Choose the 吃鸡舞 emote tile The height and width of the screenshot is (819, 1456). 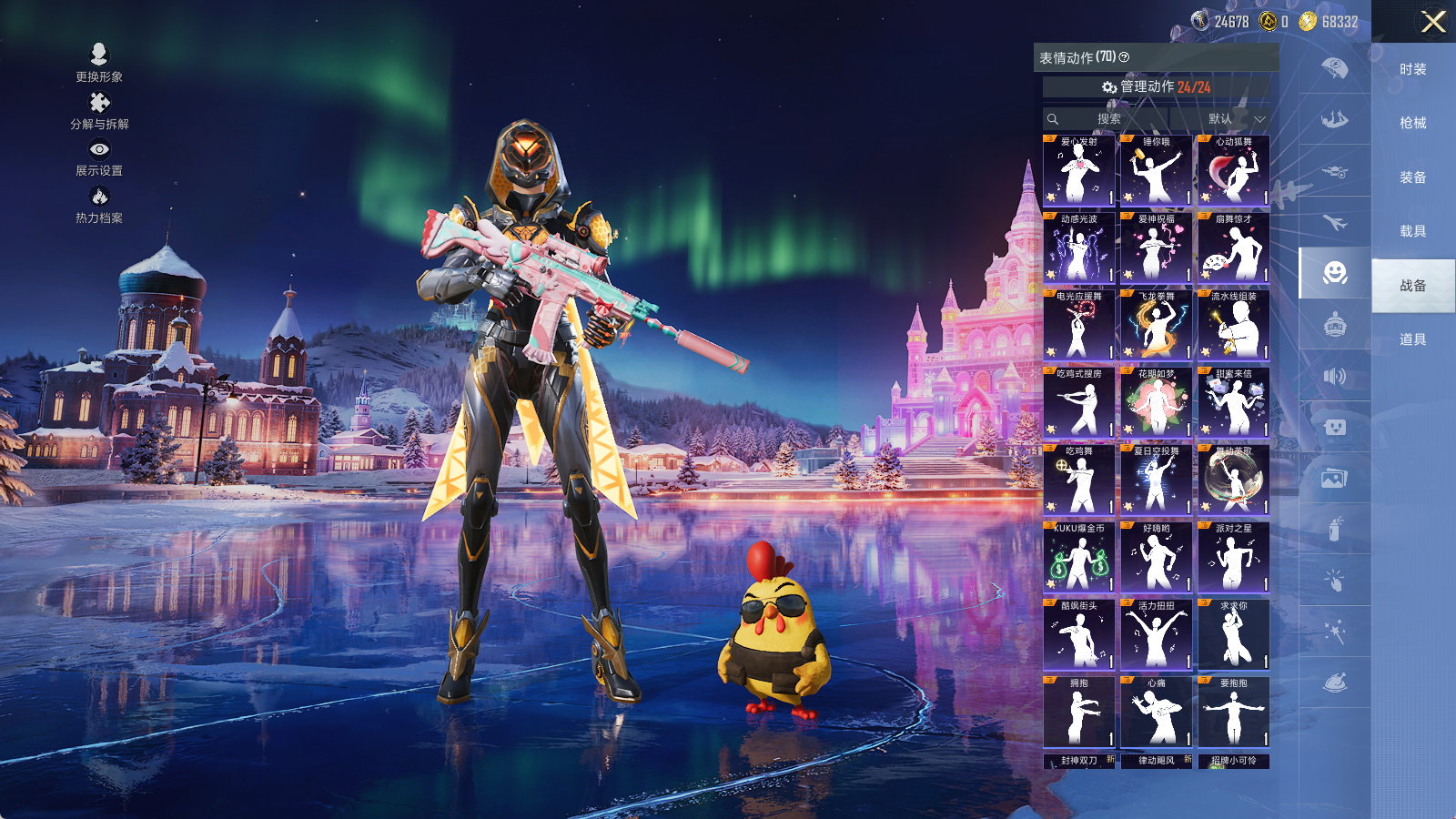coord(1079,480)
